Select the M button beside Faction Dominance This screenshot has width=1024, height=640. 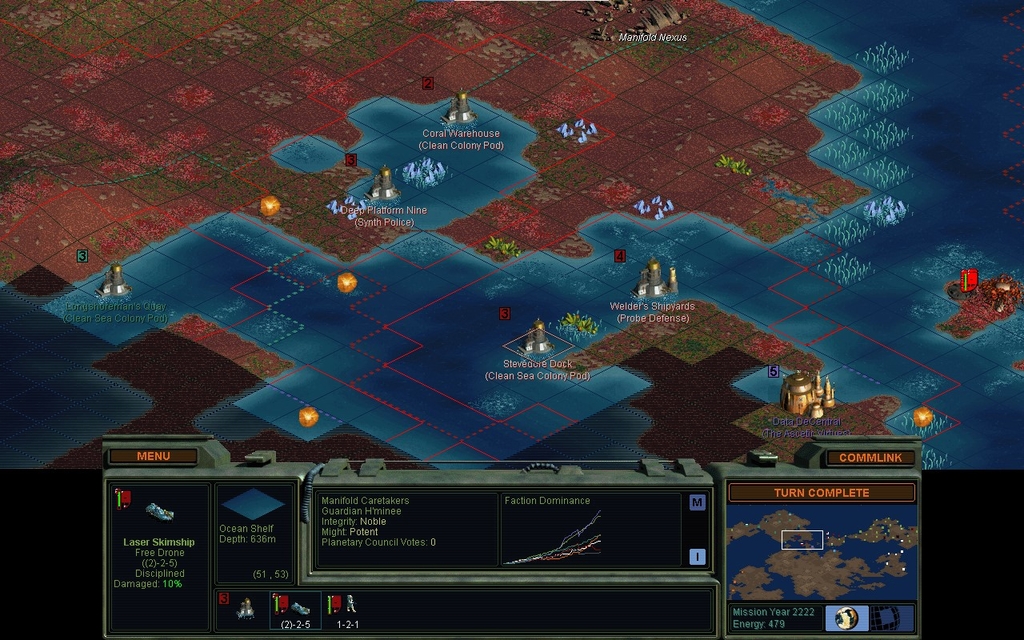click(x=697, y=502)
